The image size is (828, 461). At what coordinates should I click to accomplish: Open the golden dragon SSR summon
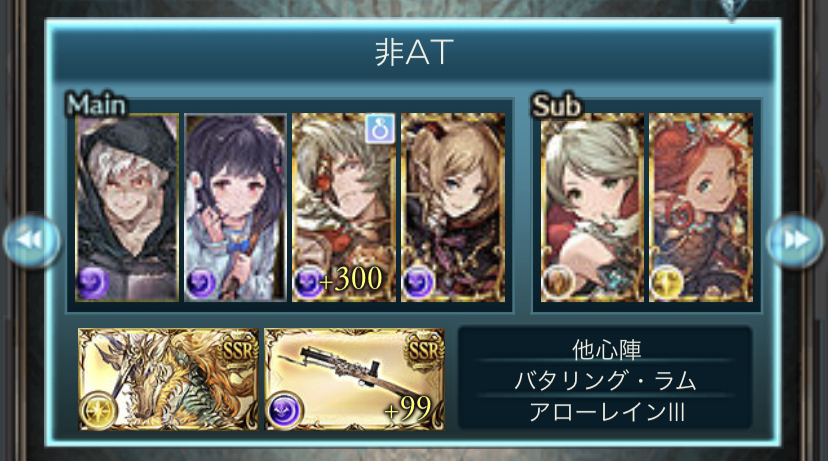coord(168,379)
